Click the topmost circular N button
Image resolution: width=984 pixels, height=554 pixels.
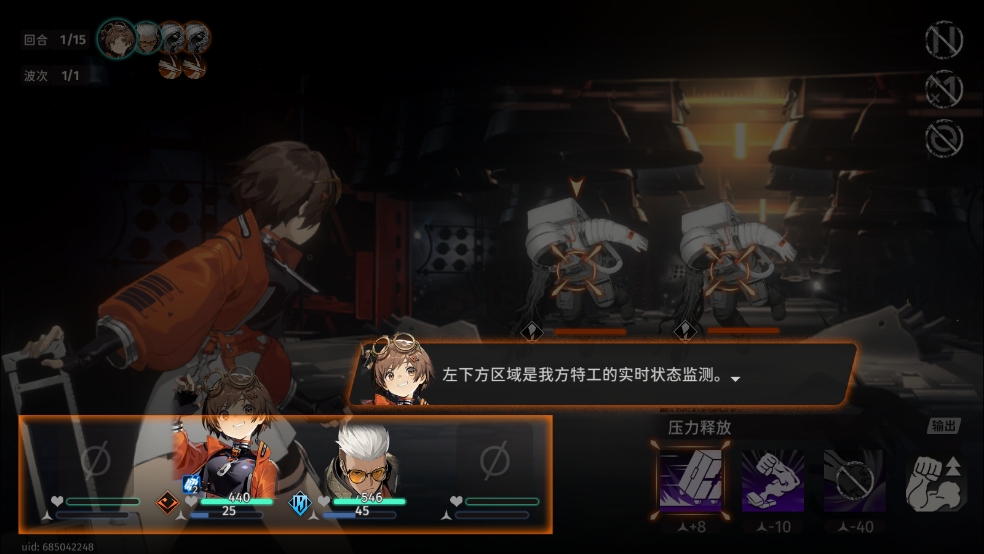coord(943,42)
